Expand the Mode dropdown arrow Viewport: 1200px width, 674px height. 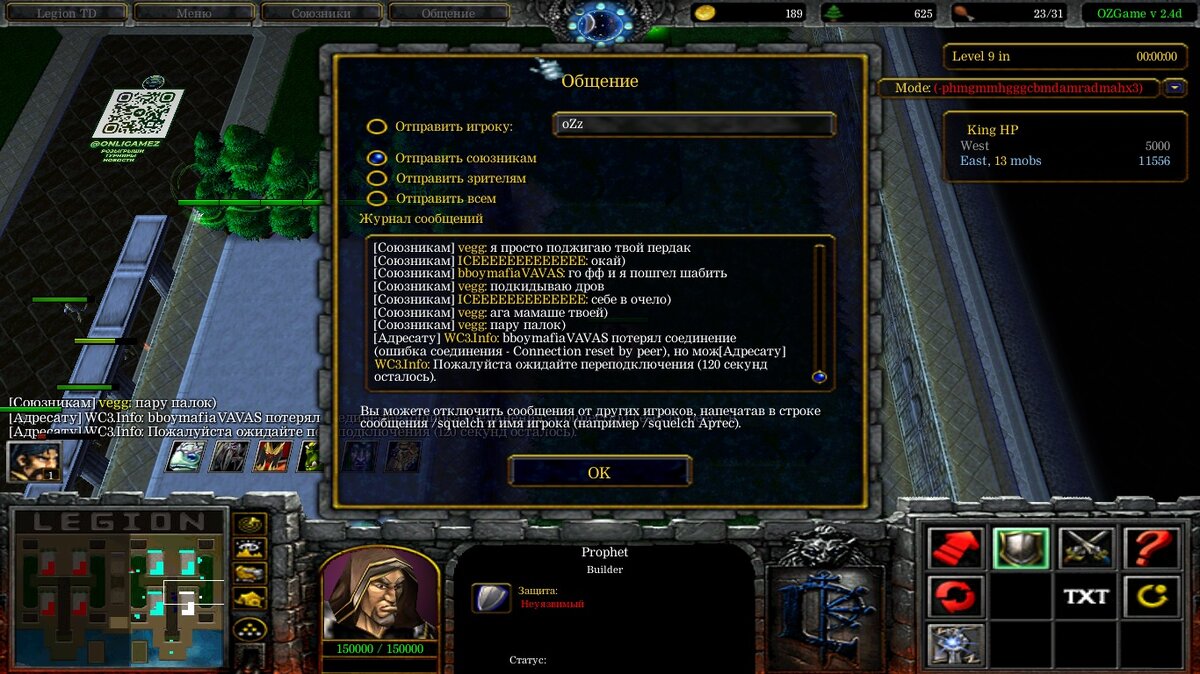pos(1174,88)
